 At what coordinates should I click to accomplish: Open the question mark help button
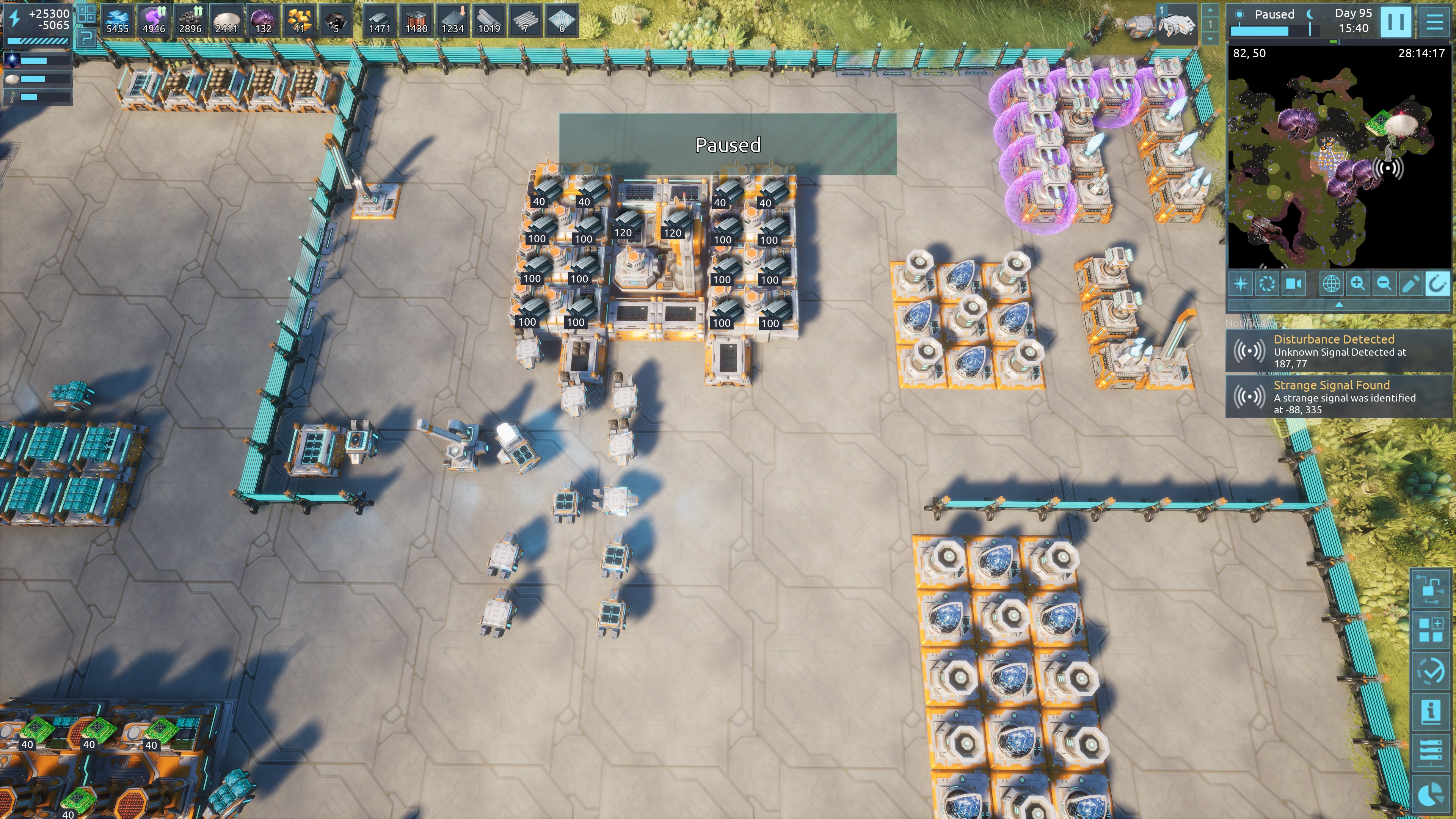point(86,38)
